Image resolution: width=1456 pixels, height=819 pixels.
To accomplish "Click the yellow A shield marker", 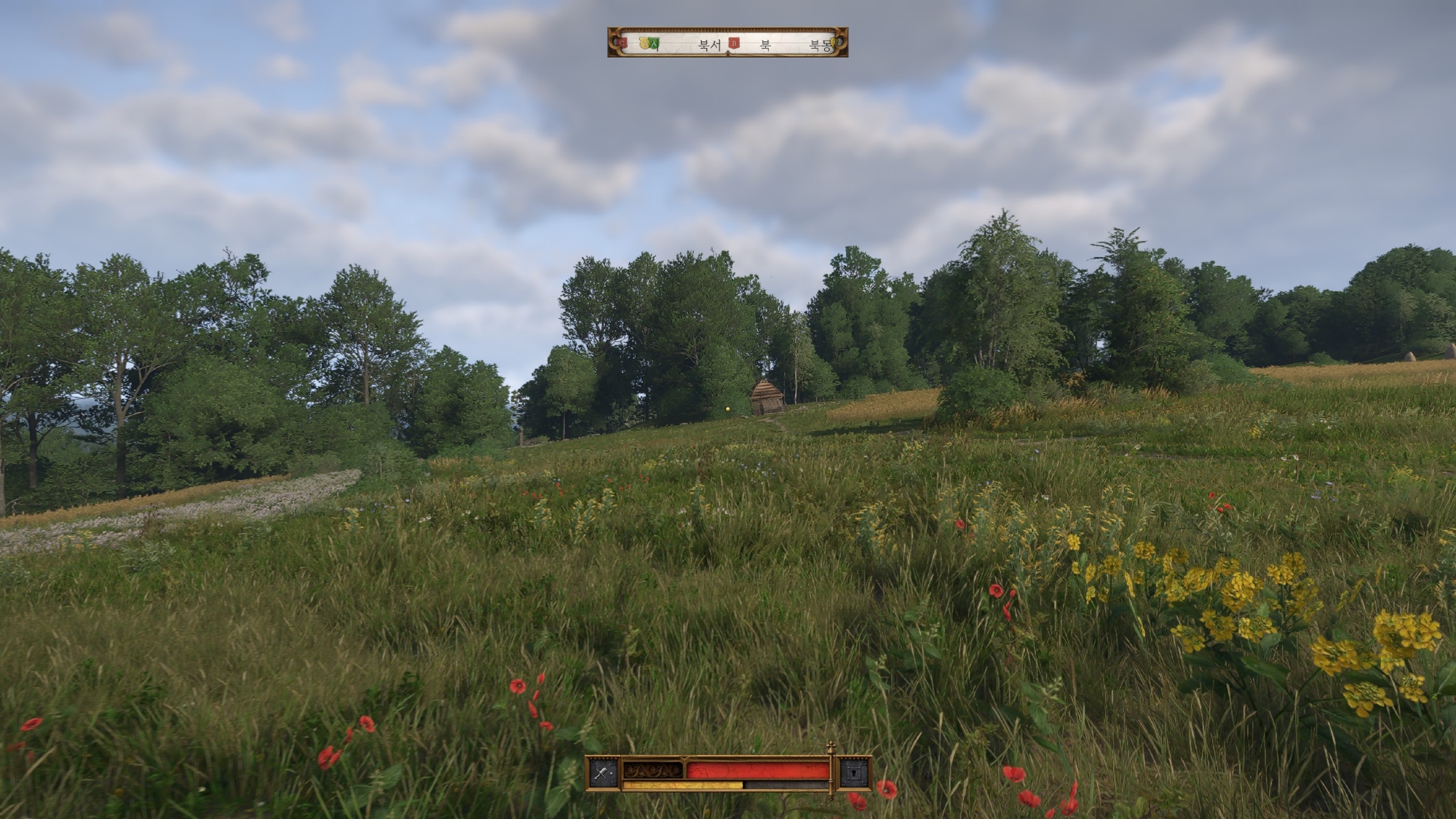I will click(x=644, y=44).
